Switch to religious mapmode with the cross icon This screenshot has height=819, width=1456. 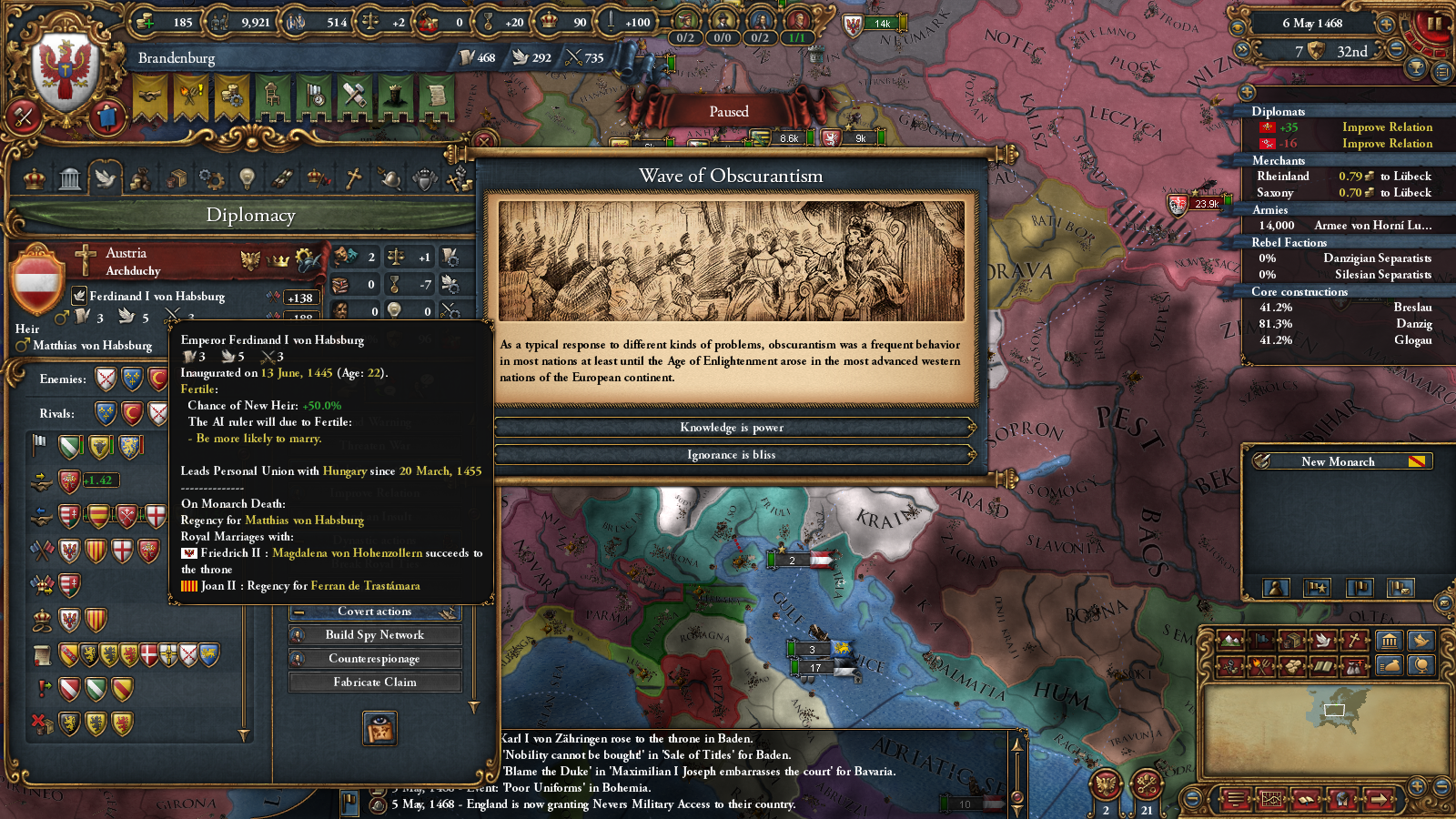coord(1354,640)
